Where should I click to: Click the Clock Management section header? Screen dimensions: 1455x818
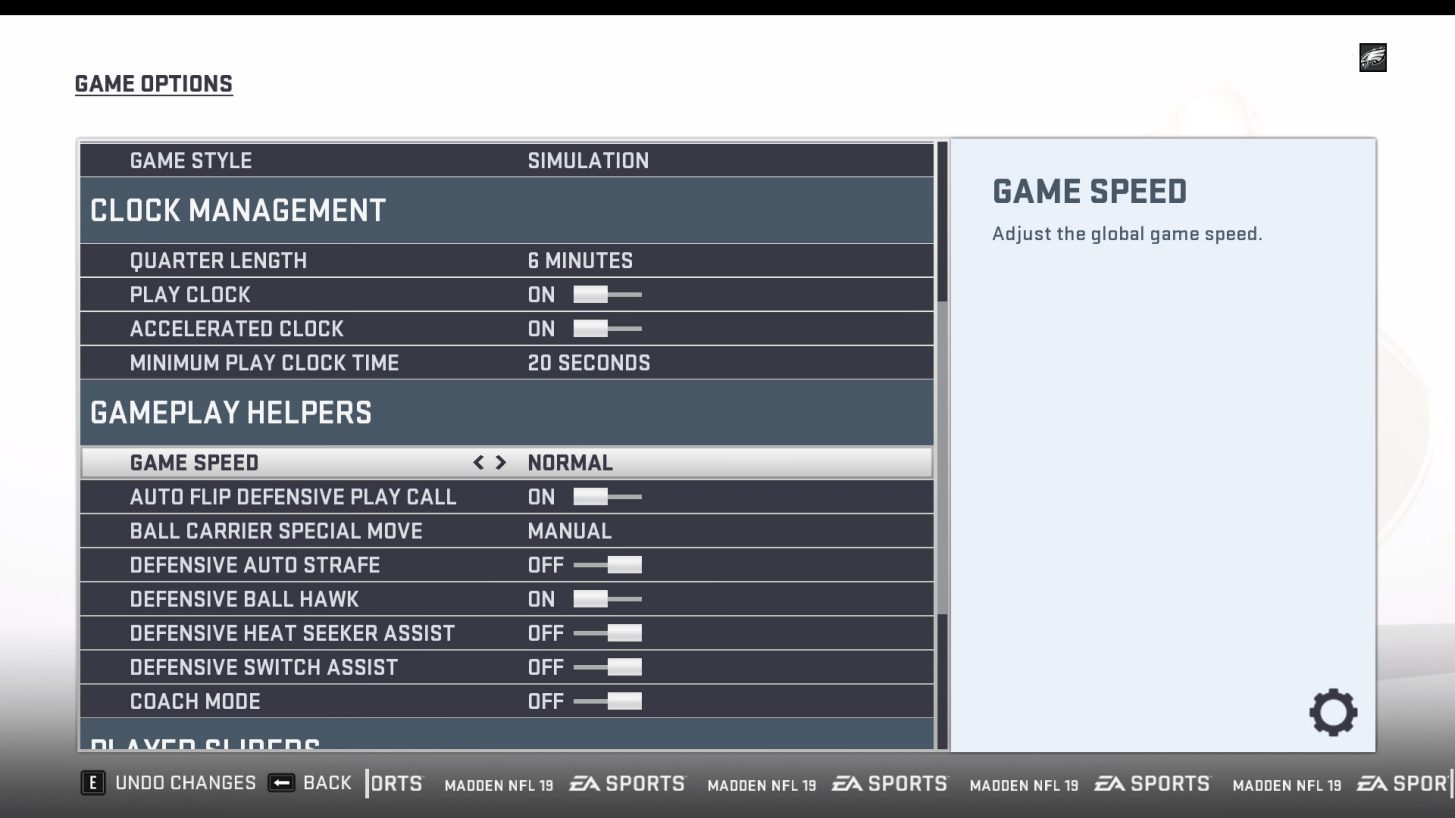click(237, 211)
